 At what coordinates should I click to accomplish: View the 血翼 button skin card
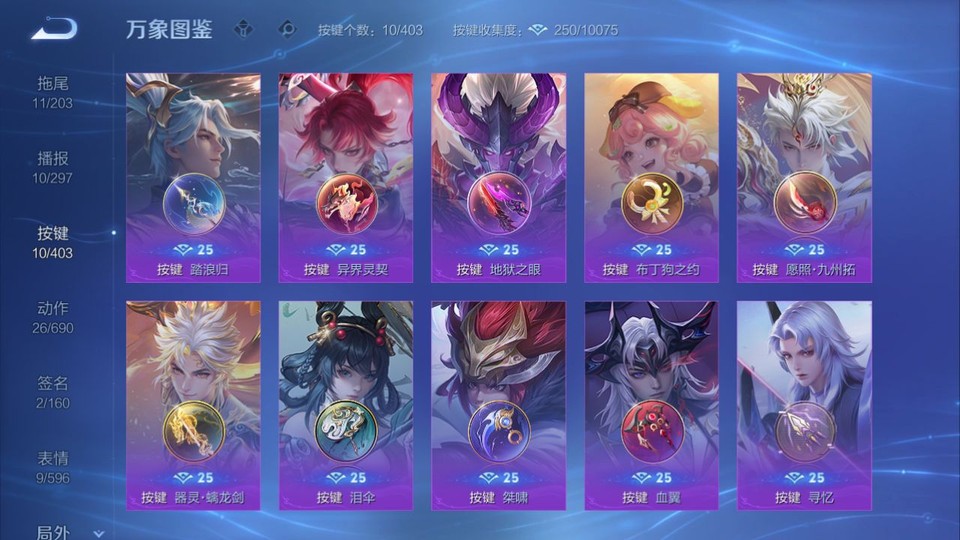(x=651, y=405)
